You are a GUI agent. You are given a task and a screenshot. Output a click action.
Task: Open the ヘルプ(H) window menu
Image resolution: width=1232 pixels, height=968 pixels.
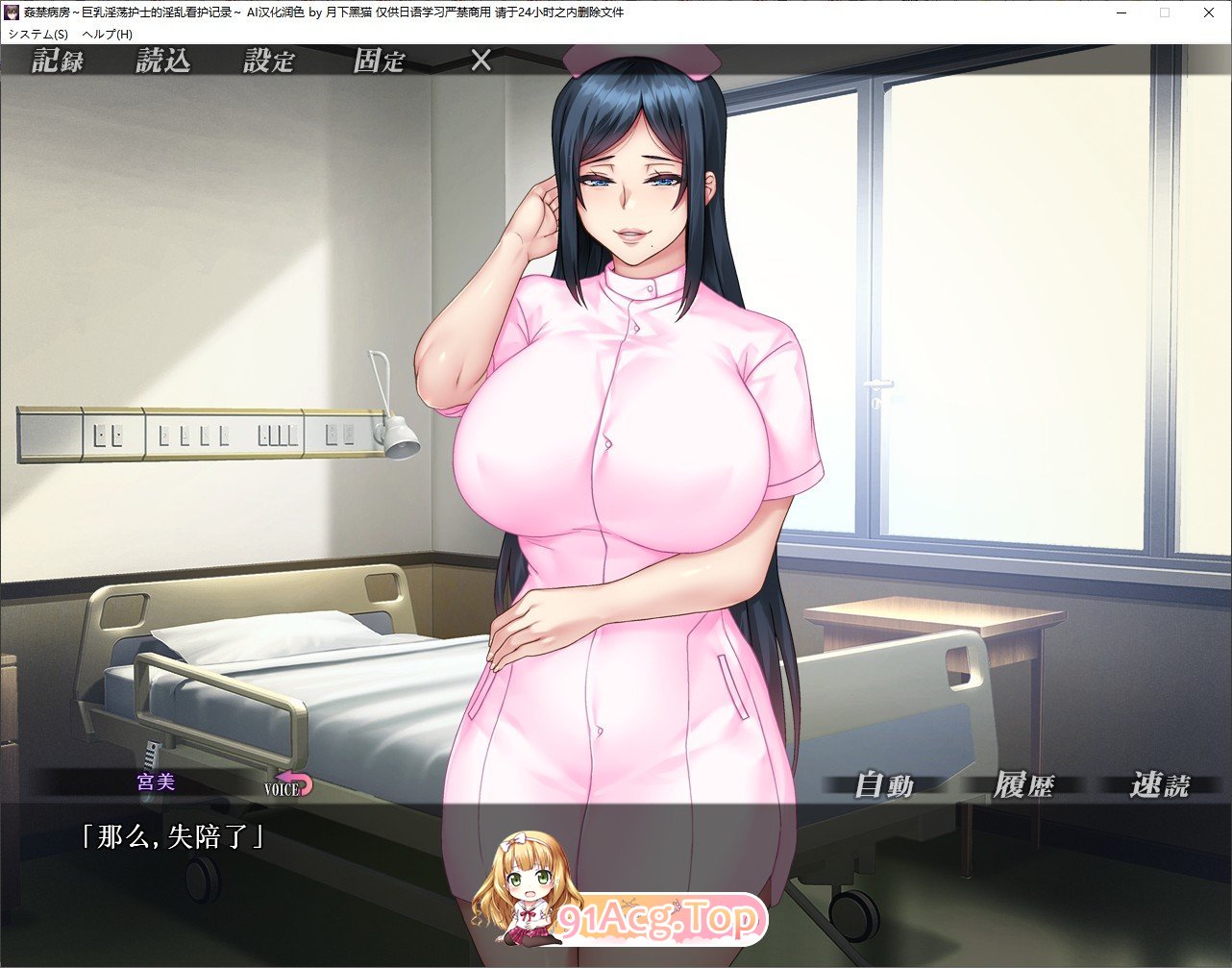pyautogui.click(x=108, y=34)
